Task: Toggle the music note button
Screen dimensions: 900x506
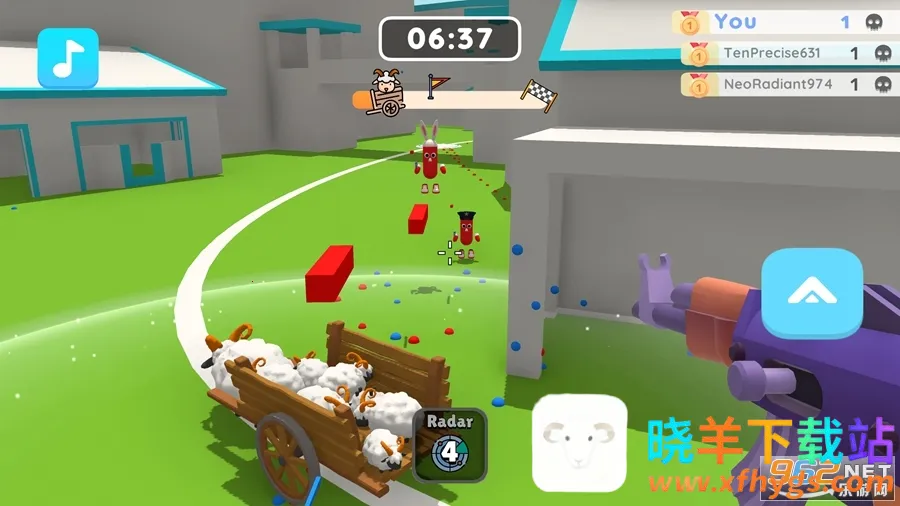Action: tap(68, 58)
